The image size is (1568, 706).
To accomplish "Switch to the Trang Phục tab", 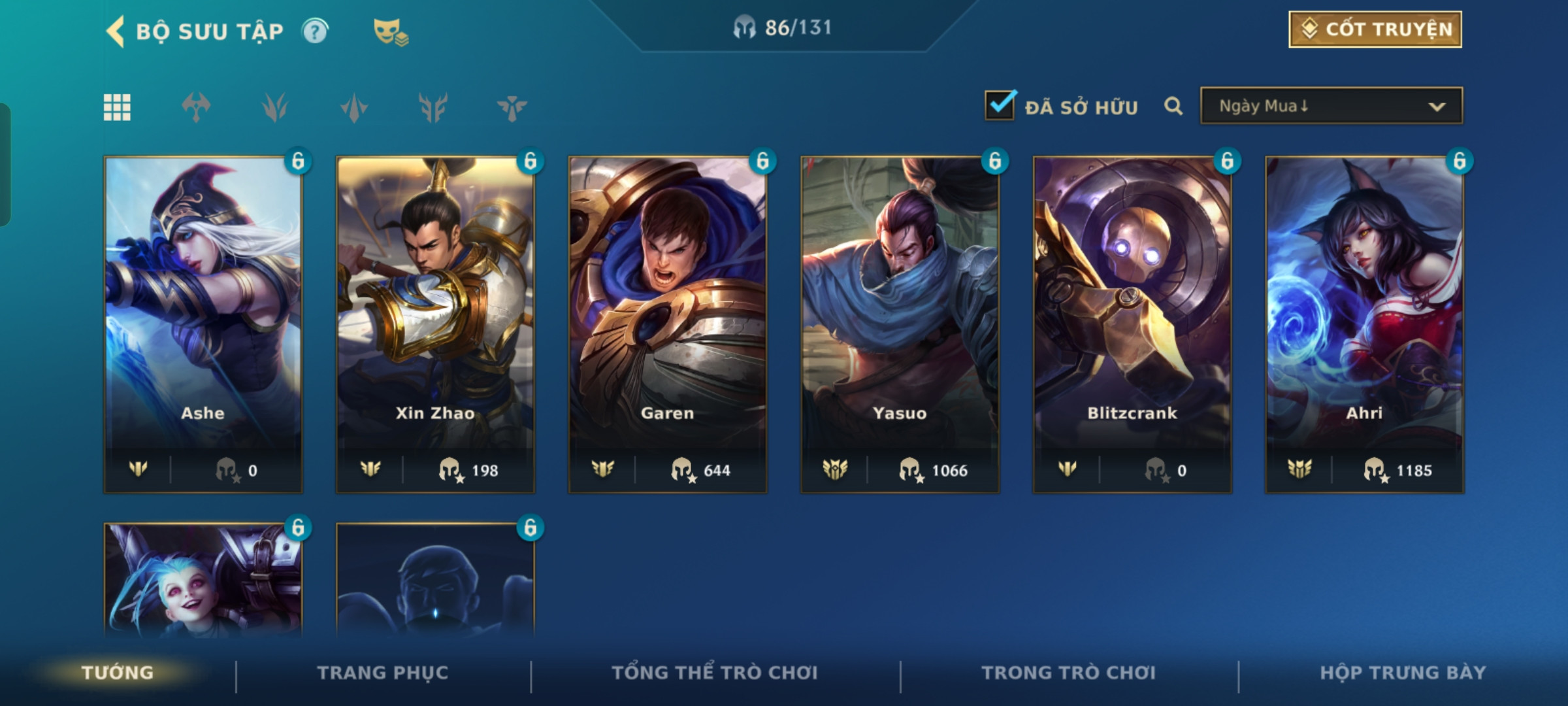I will pyautogui.click(x=383, y=673).
